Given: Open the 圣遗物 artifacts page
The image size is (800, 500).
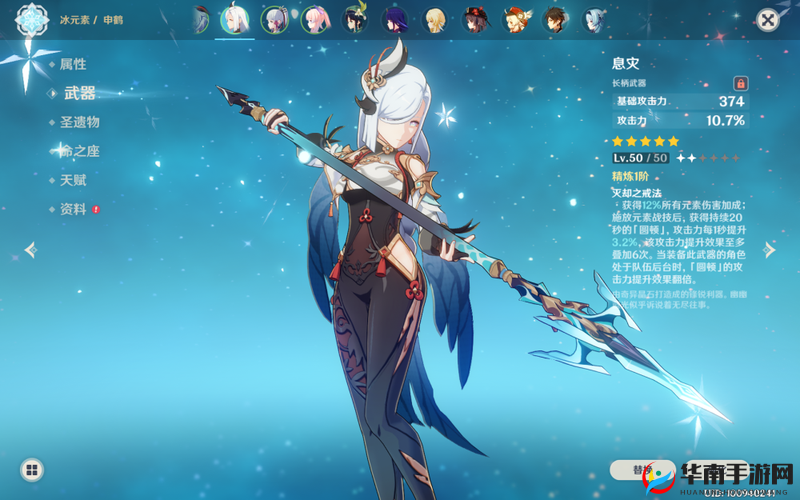Looking at the screenshot, I should [x=80, y=122].
